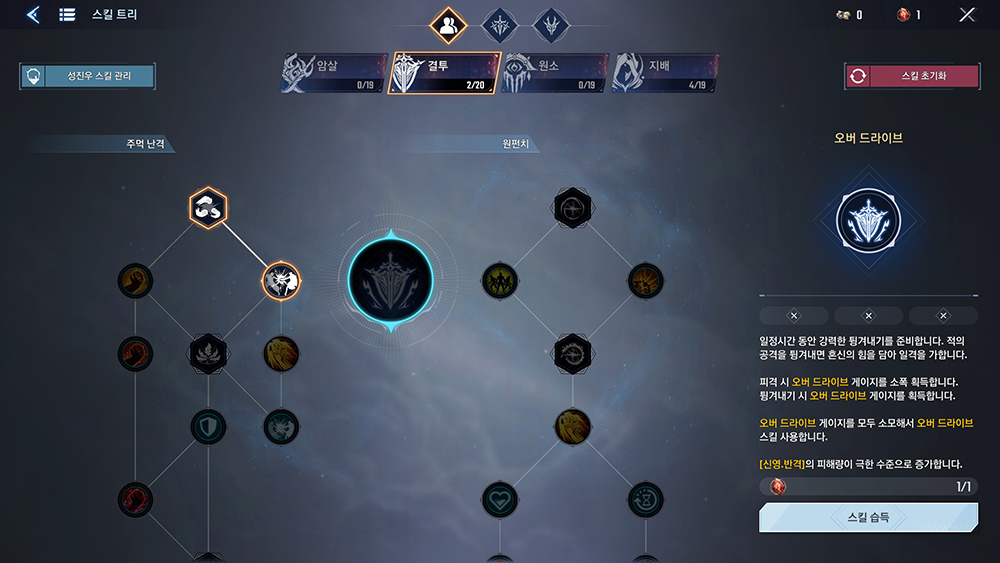1000x563 pixels.
Task: Pick the shield skill node
Action: point(208,426)
